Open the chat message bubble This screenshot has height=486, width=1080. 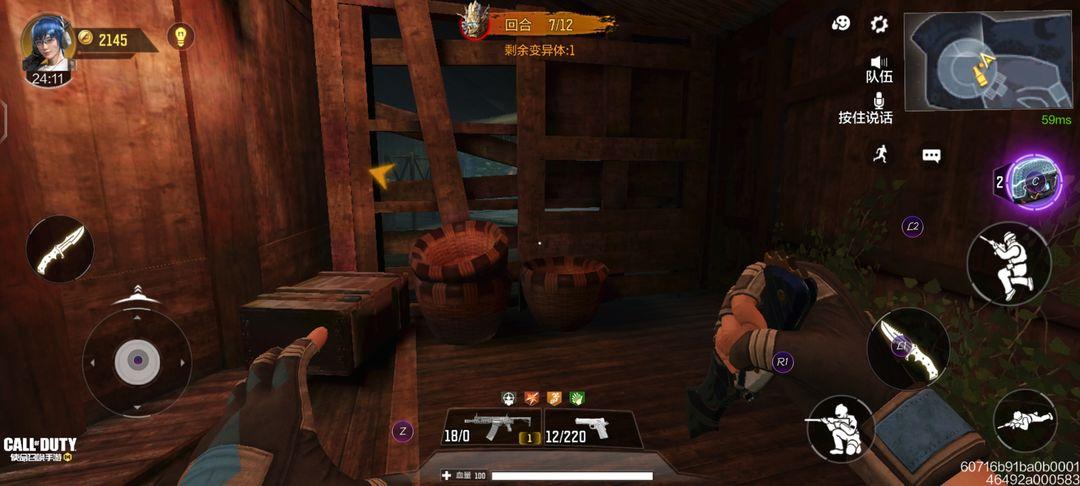click(x=931, y=156)
